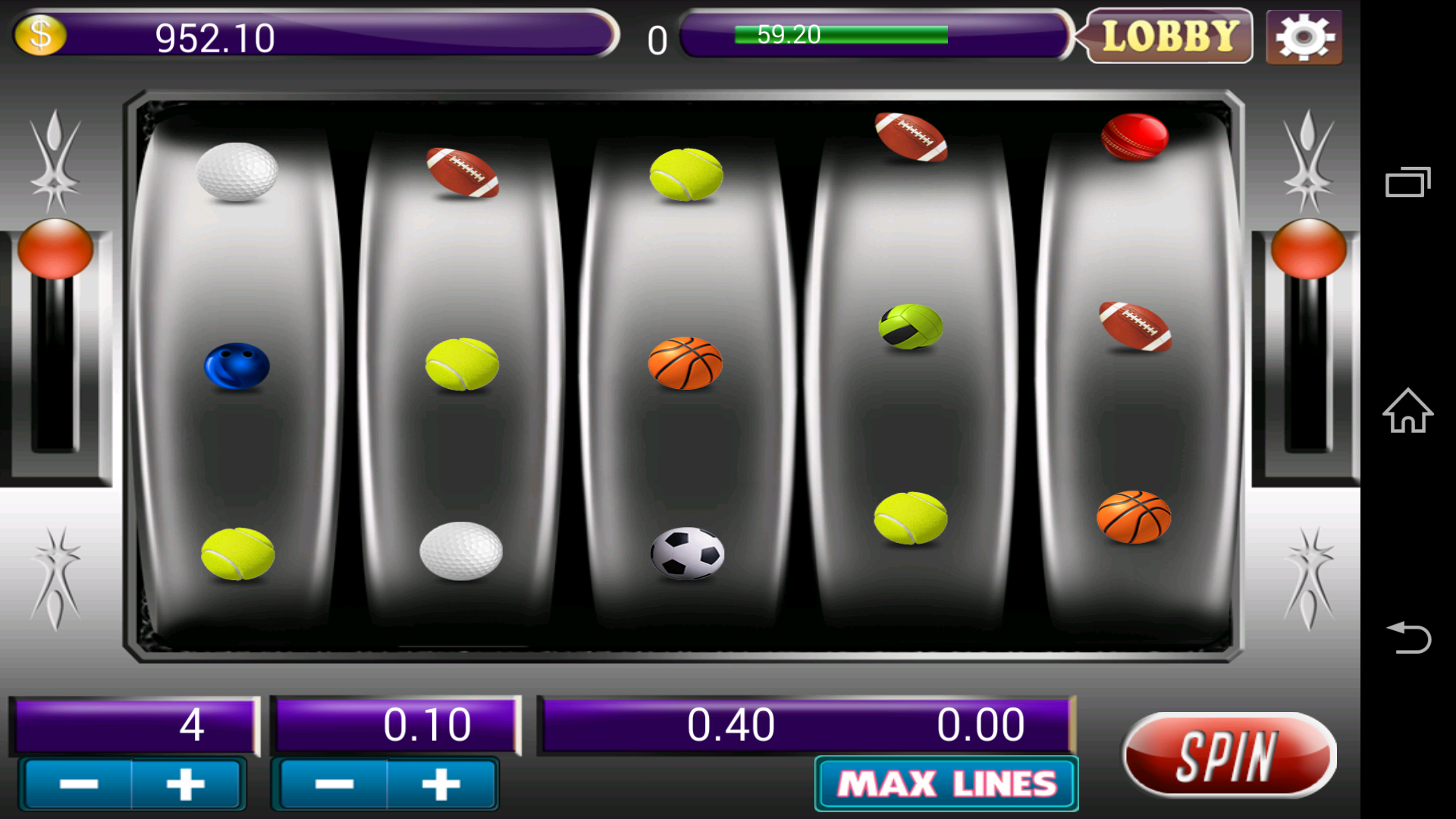Return to the LOBBY
The width and height of the screenshot is (1456, 819).
tap(1169, 36)
